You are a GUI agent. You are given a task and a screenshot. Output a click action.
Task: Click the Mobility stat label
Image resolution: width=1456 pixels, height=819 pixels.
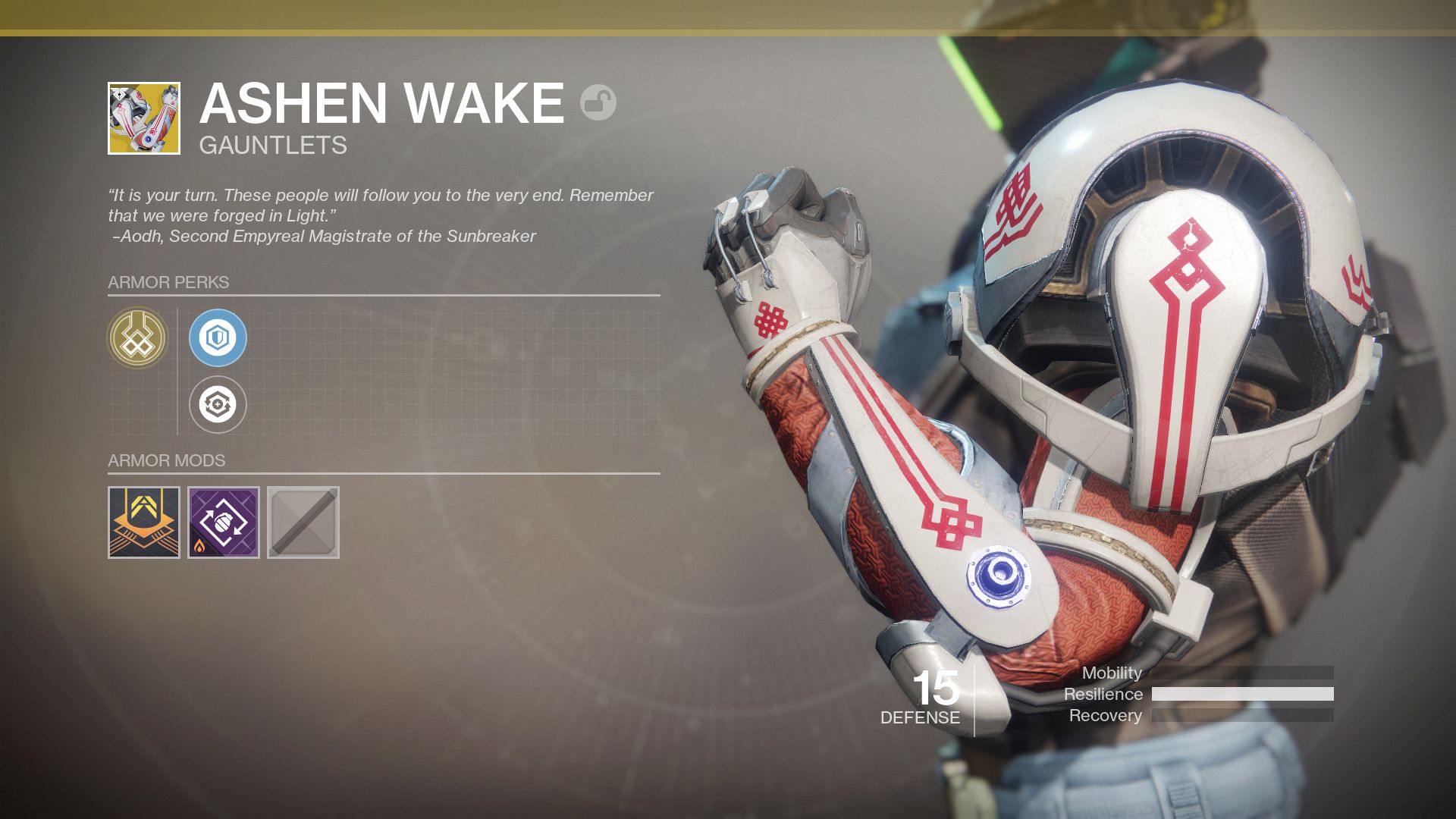[x=1112, y=673]
